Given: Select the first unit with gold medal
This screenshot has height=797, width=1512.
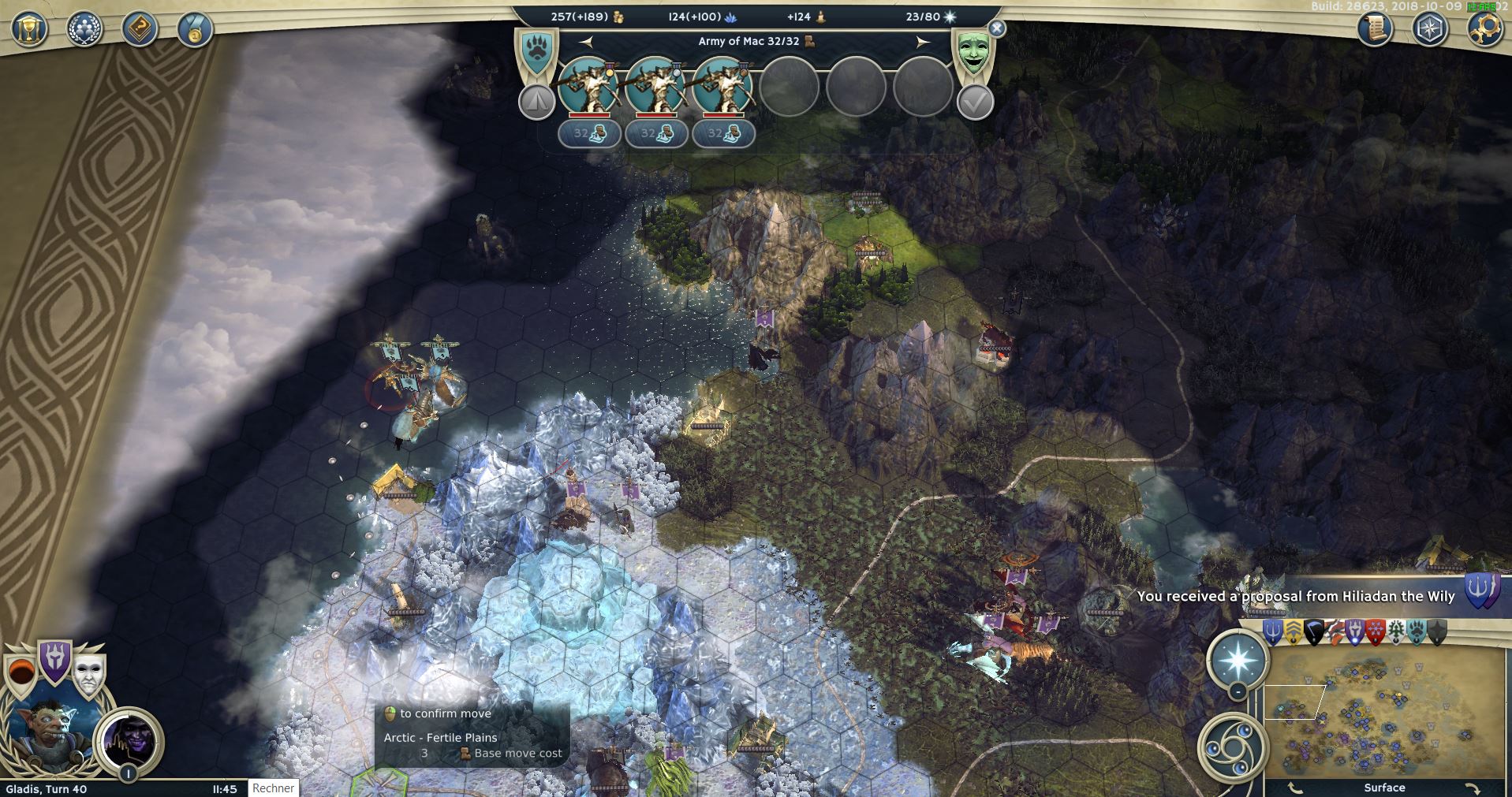Looking at the screenshot, I should pos(588,85).
